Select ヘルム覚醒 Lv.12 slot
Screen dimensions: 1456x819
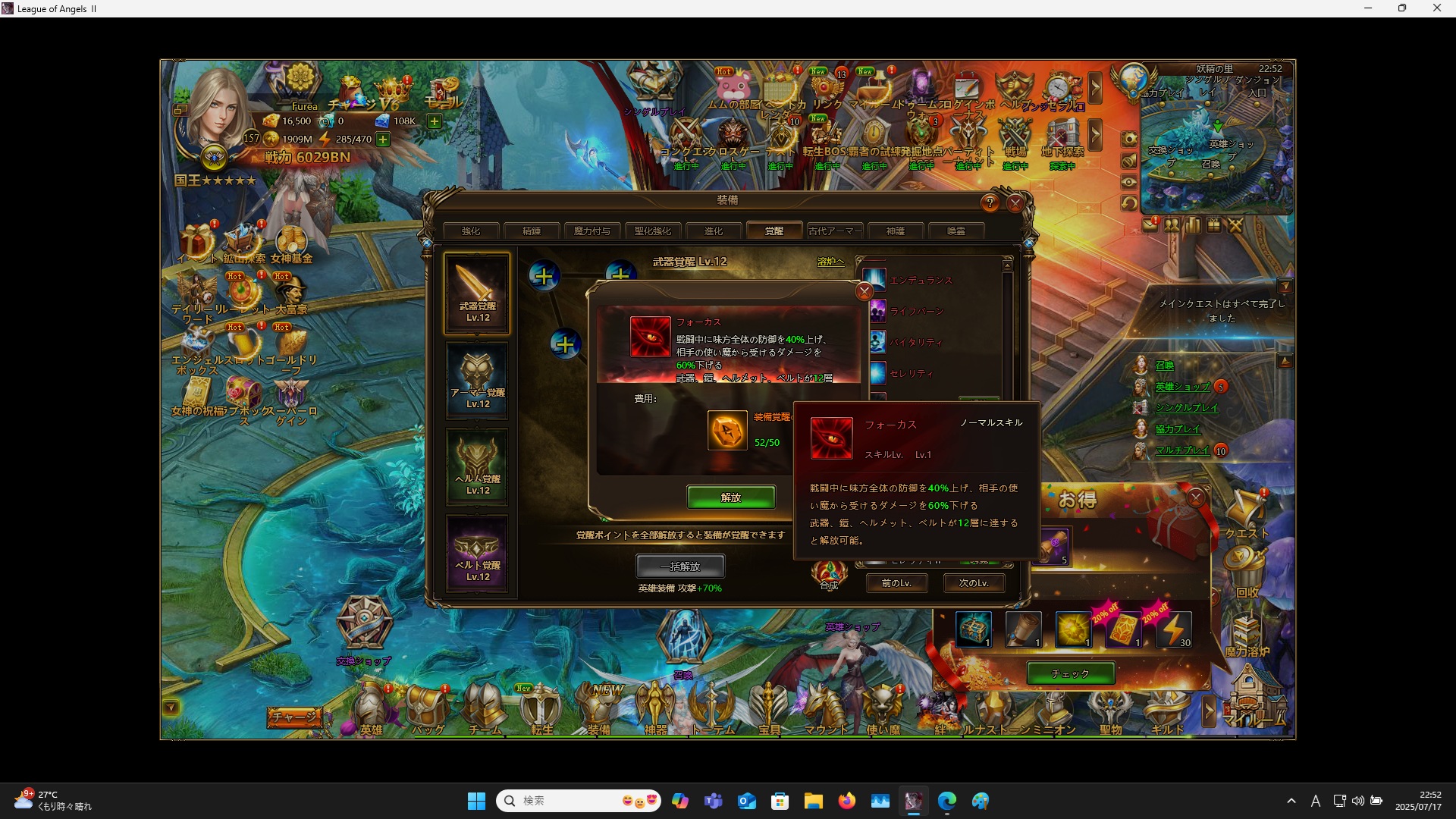[x=477, y=467]
